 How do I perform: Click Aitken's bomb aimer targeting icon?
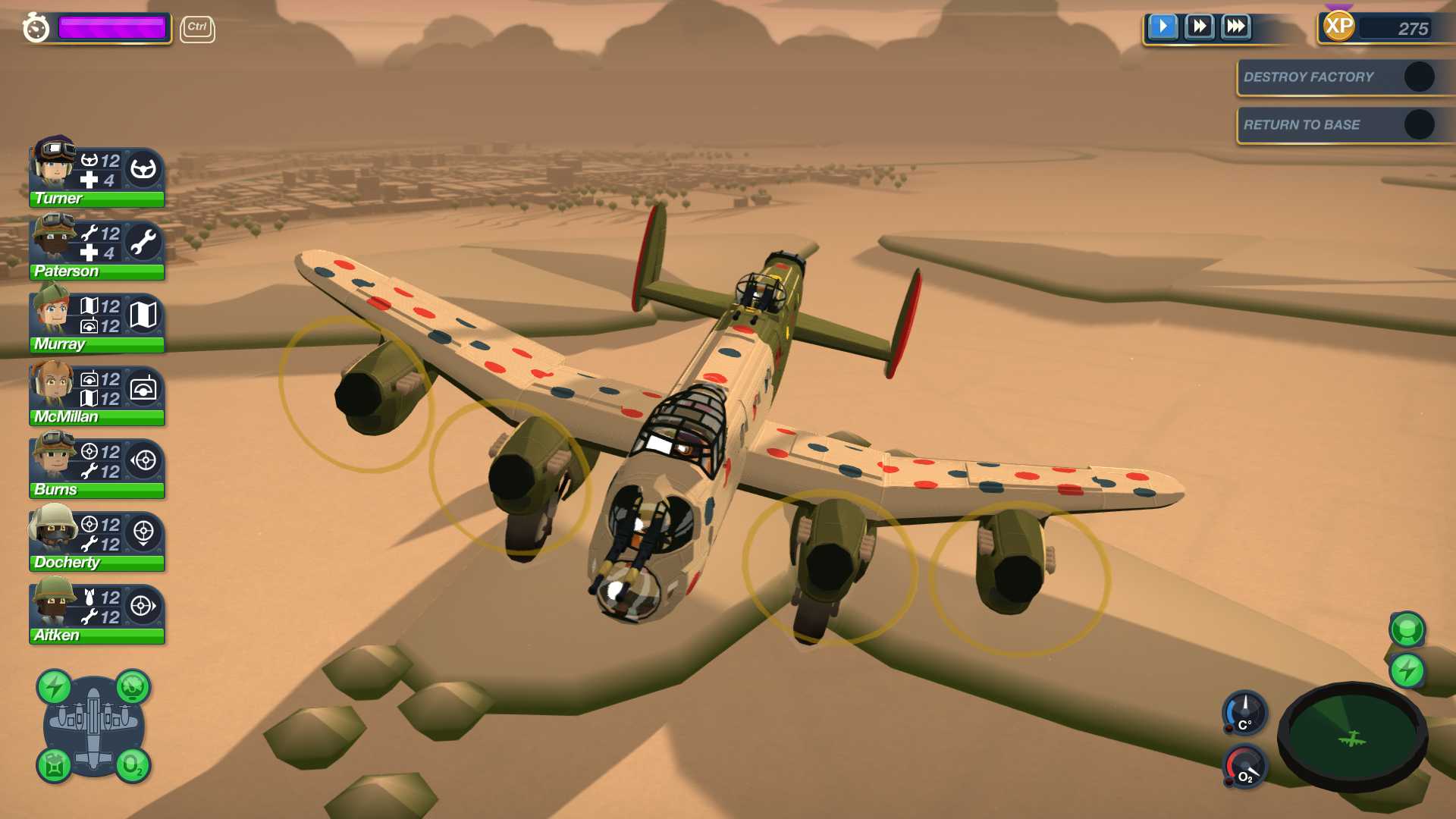[144, 607]
